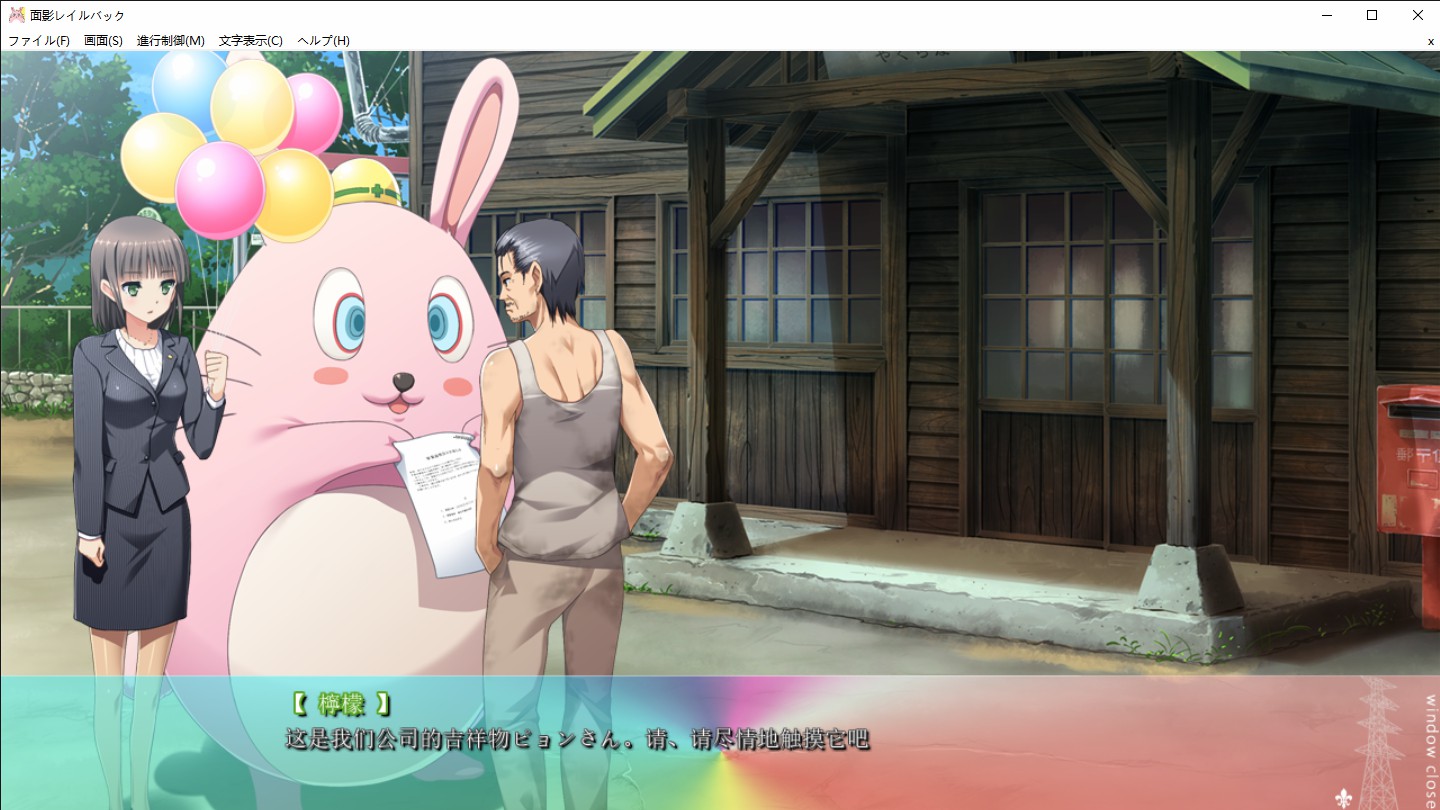Open the 文字表示(C) menu
Screen dimensions: 1440x810
(251, 41)
